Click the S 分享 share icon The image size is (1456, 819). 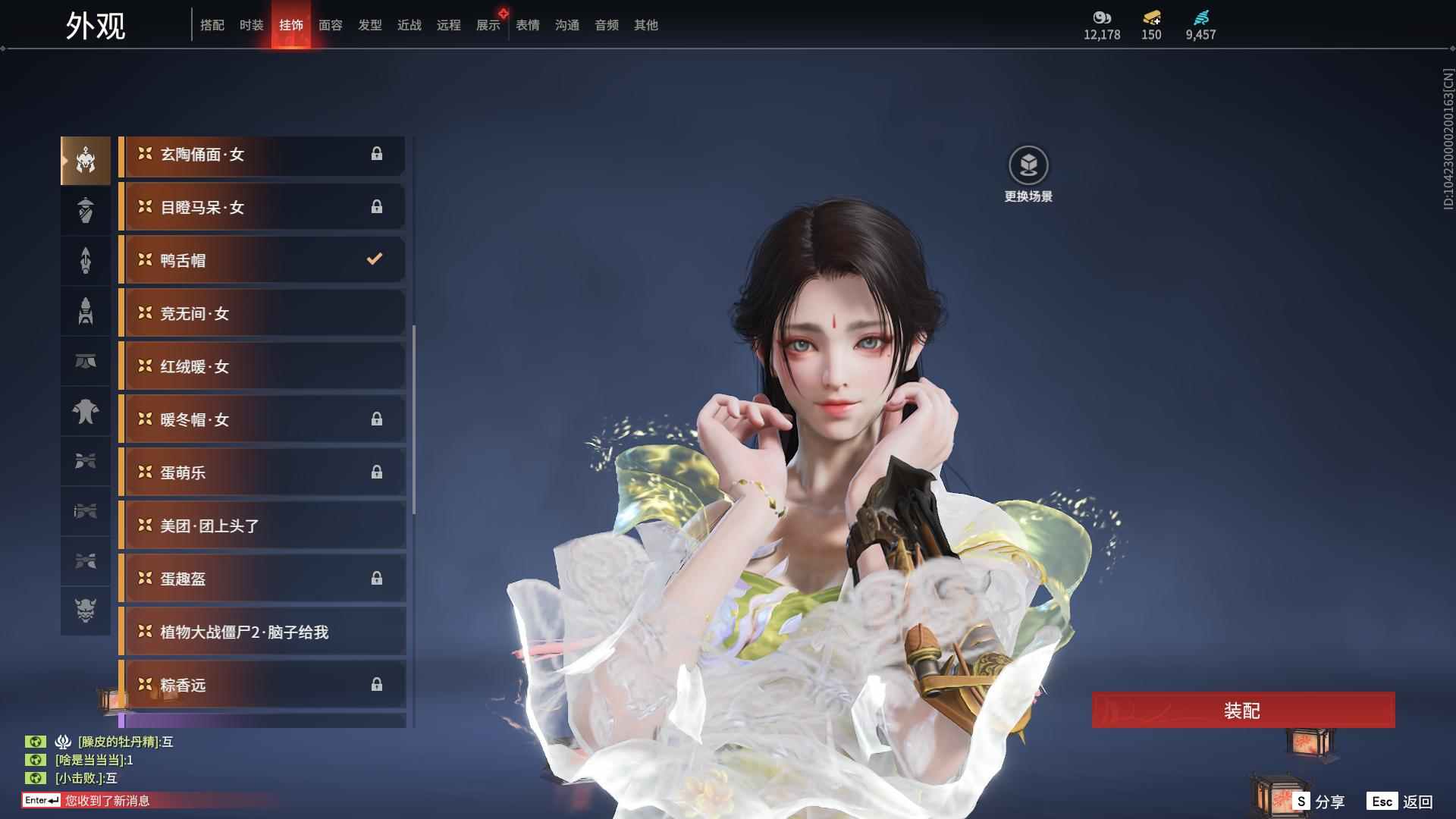(1303, 800)
